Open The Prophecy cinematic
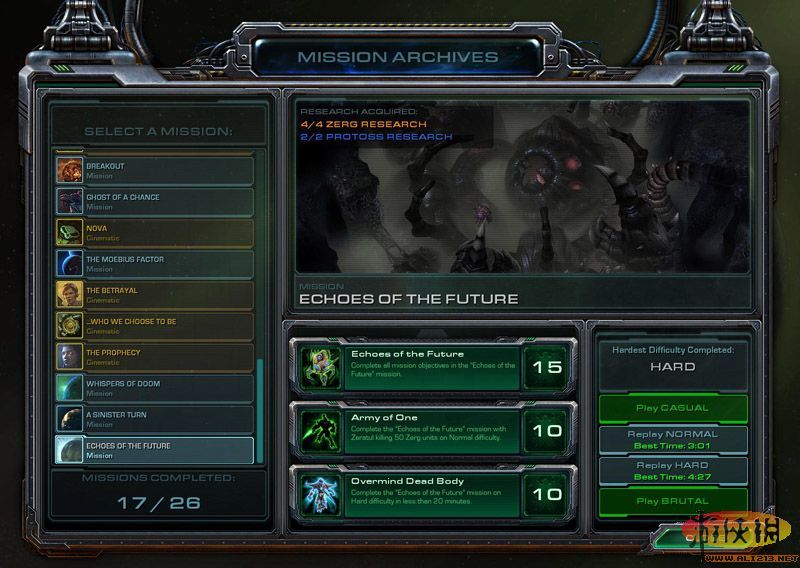 [x=155, y=356]
